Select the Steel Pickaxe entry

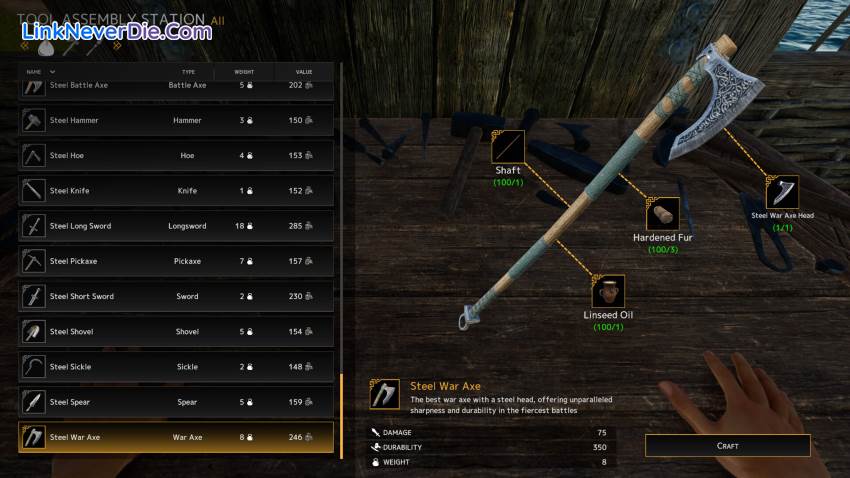[x=177, y=261]
